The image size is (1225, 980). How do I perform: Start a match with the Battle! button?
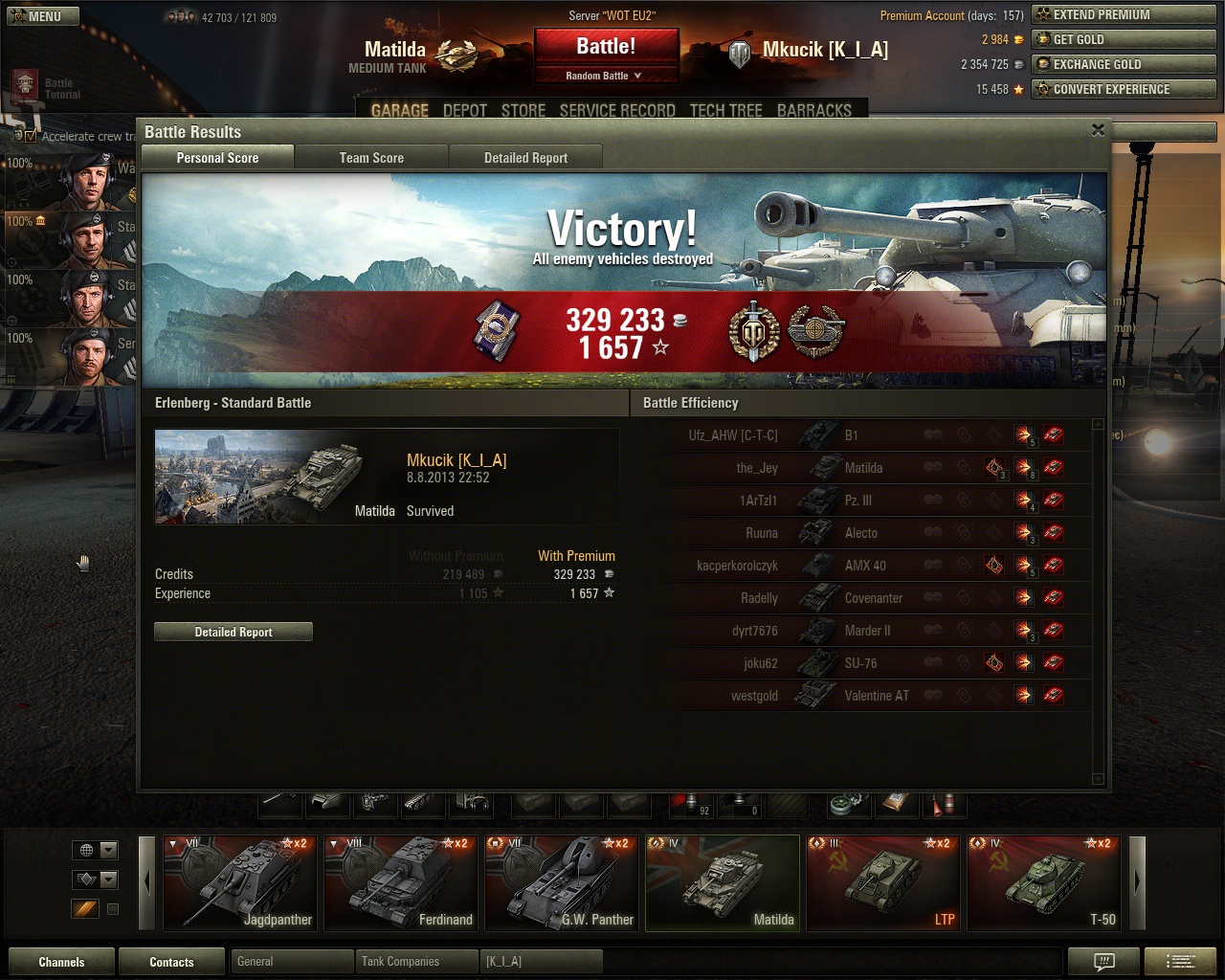(606, 47)
